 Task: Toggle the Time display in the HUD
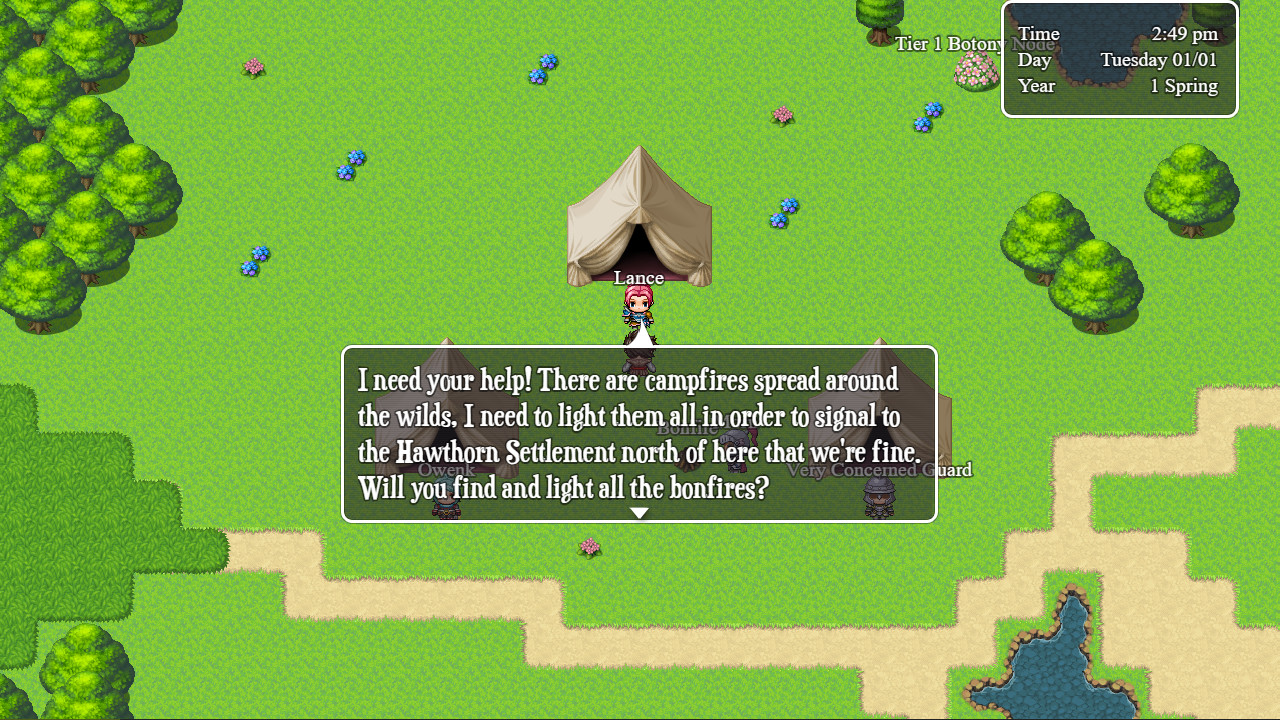tap(1038, 33)
